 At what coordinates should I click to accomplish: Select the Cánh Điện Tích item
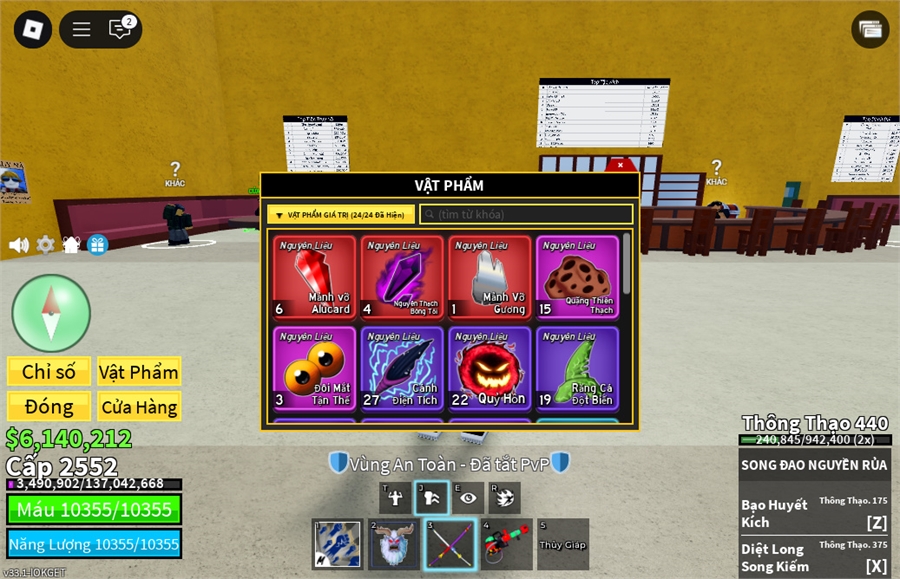pyautogui.click(x=402, y=368)
